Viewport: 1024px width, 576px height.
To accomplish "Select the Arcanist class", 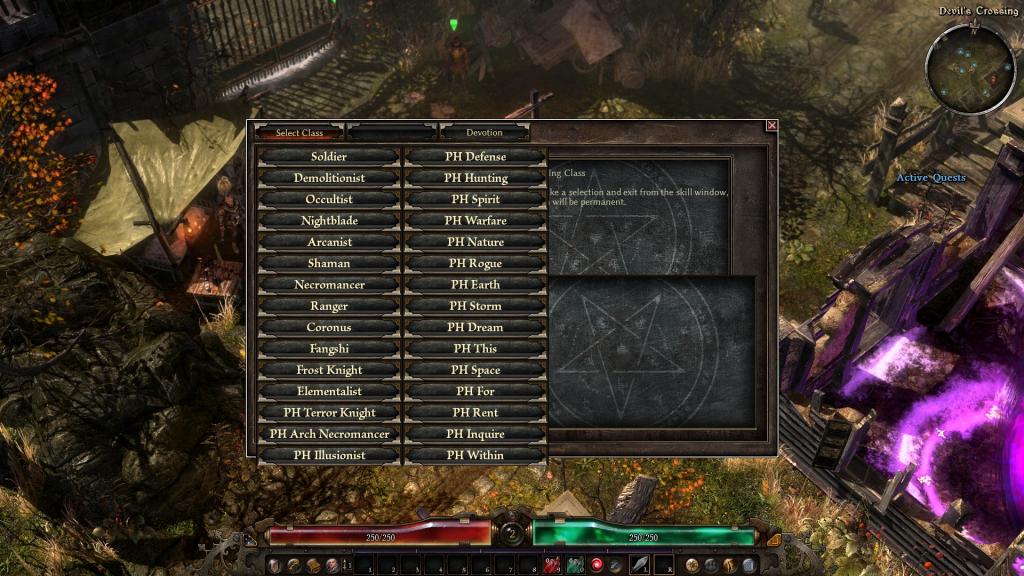I will (329, 242).
